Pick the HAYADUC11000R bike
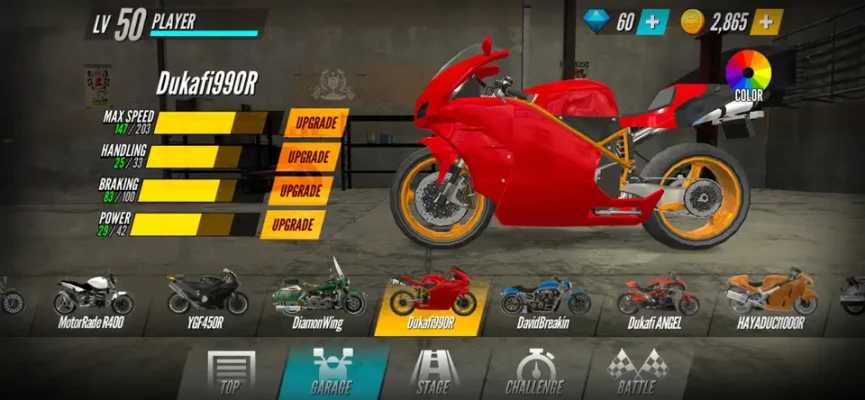This screenshot has width=865, height=400. [771, 298]
